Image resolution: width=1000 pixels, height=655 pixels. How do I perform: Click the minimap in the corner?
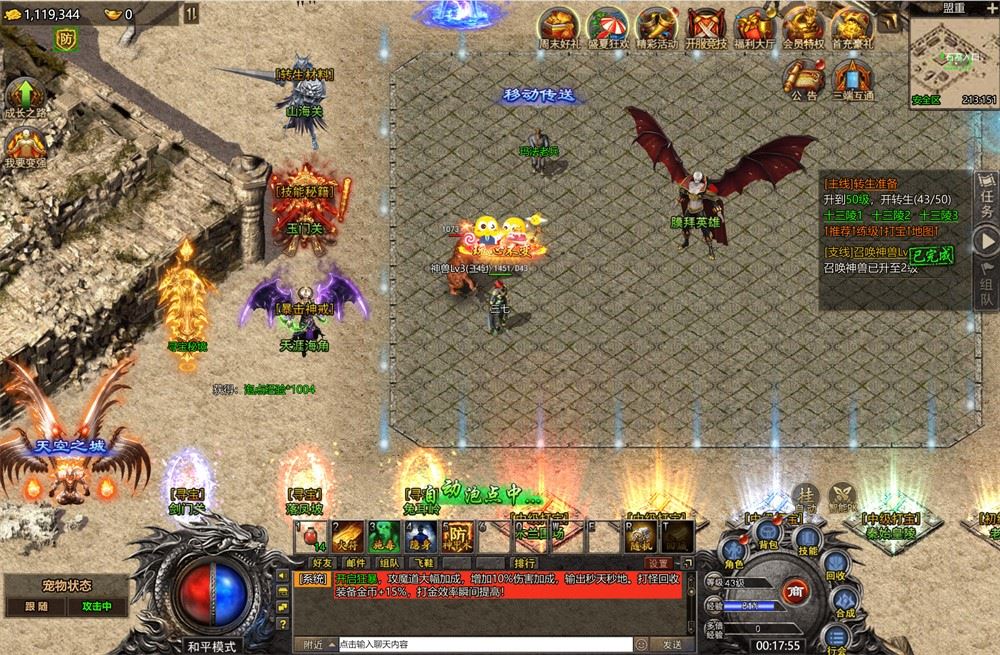(x=954, y=55)
